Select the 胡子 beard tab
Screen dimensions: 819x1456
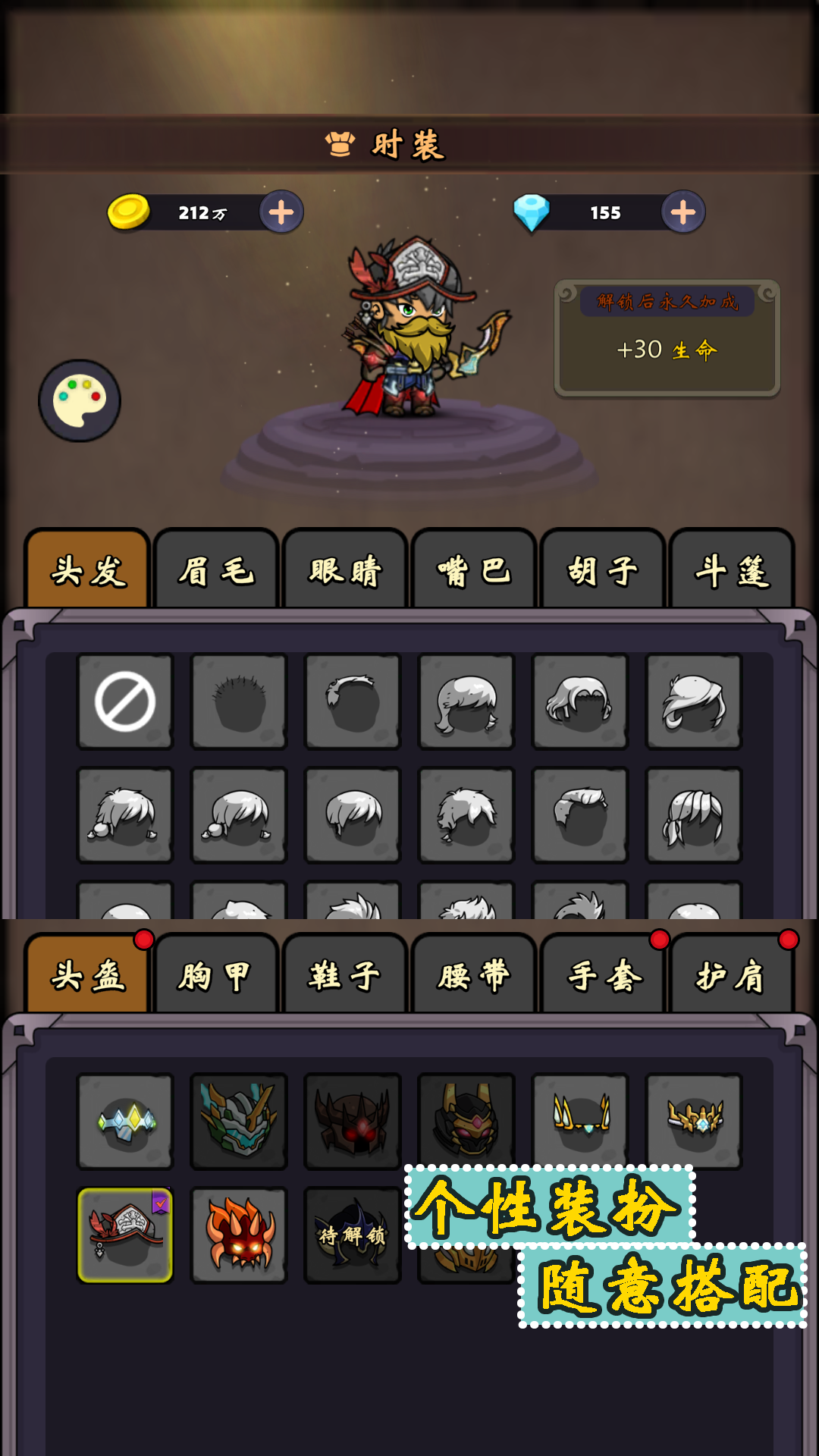(603, 570)
